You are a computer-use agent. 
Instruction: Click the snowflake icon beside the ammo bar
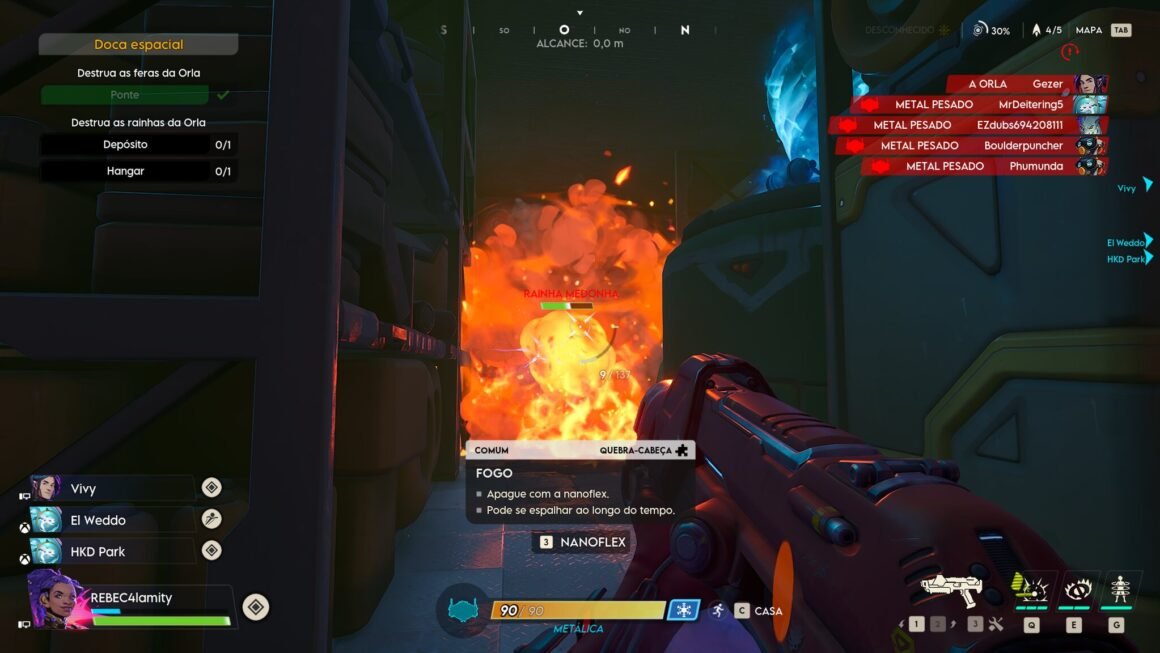tap(684, 610)
